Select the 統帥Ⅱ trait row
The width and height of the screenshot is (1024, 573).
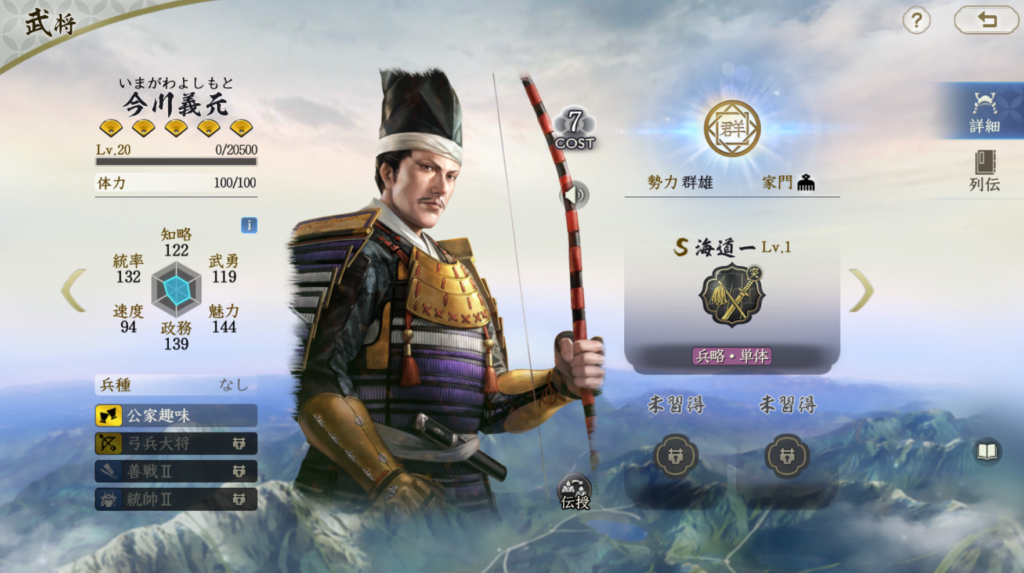coord(176,499)
